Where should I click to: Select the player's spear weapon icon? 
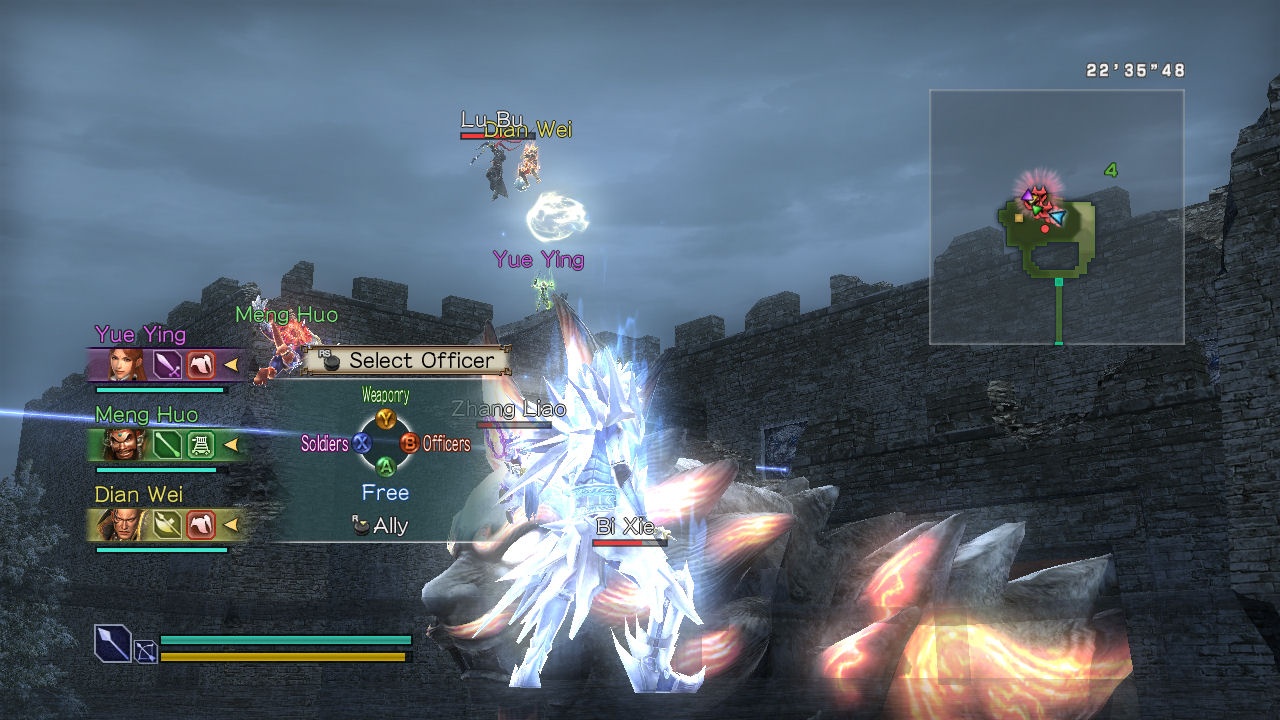pyautogui.click(x=112, y=642)
